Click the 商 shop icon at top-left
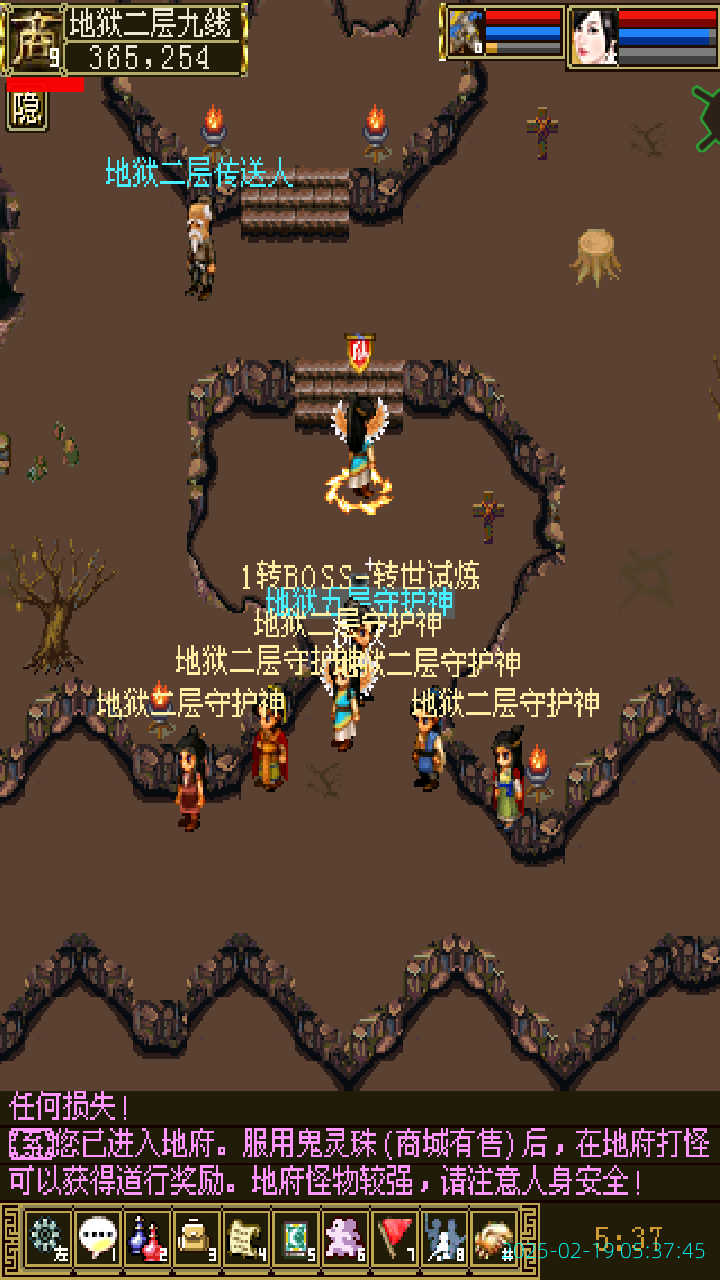The height and width of the screenshot is (1280, 720). (x=33, y=40)
